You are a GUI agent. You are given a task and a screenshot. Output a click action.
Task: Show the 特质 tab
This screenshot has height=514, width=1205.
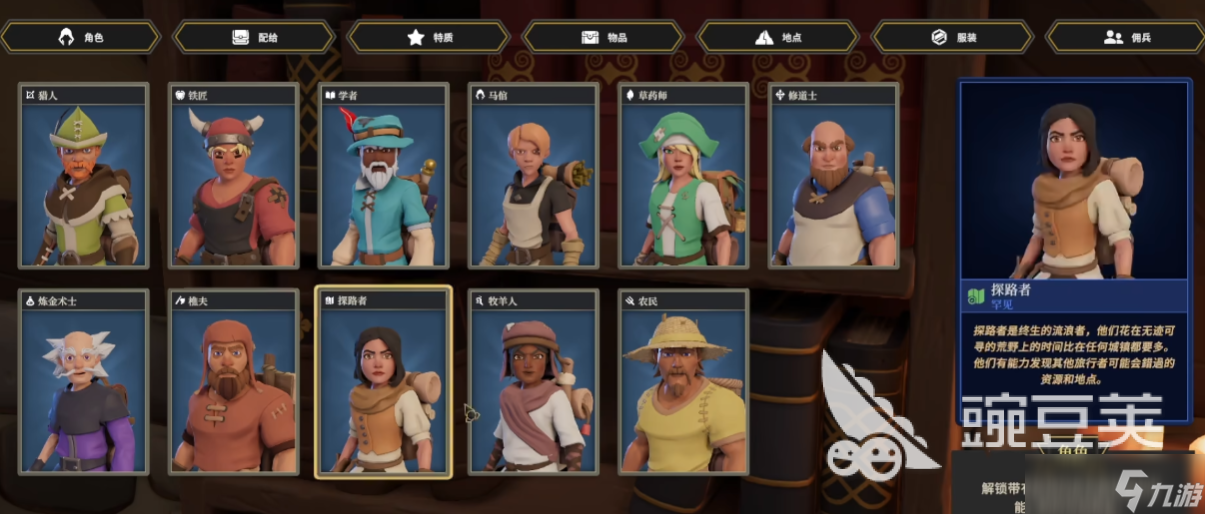coord(430,37)
